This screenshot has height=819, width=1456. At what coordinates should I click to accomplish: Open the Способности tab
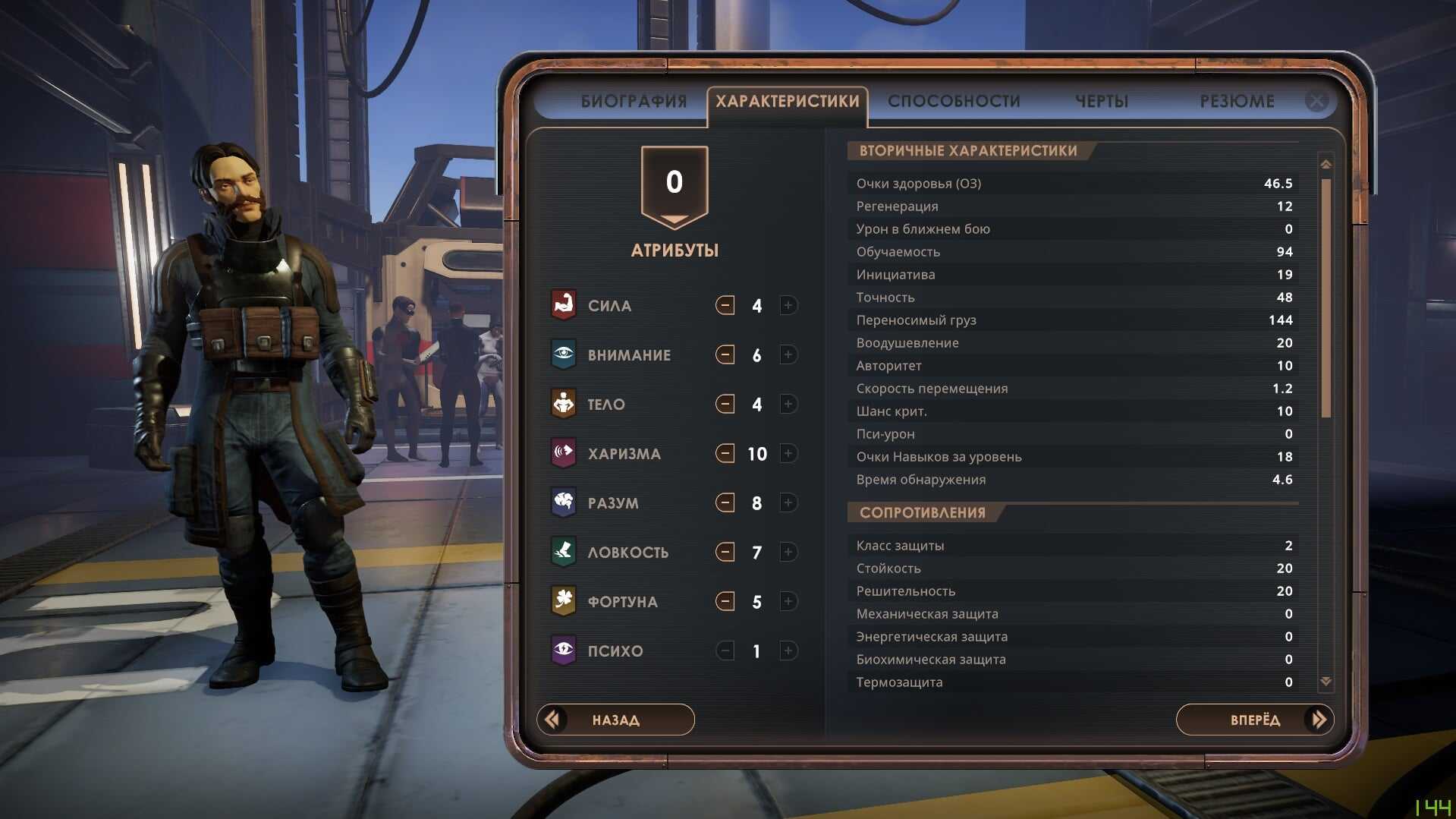(954, 101)
